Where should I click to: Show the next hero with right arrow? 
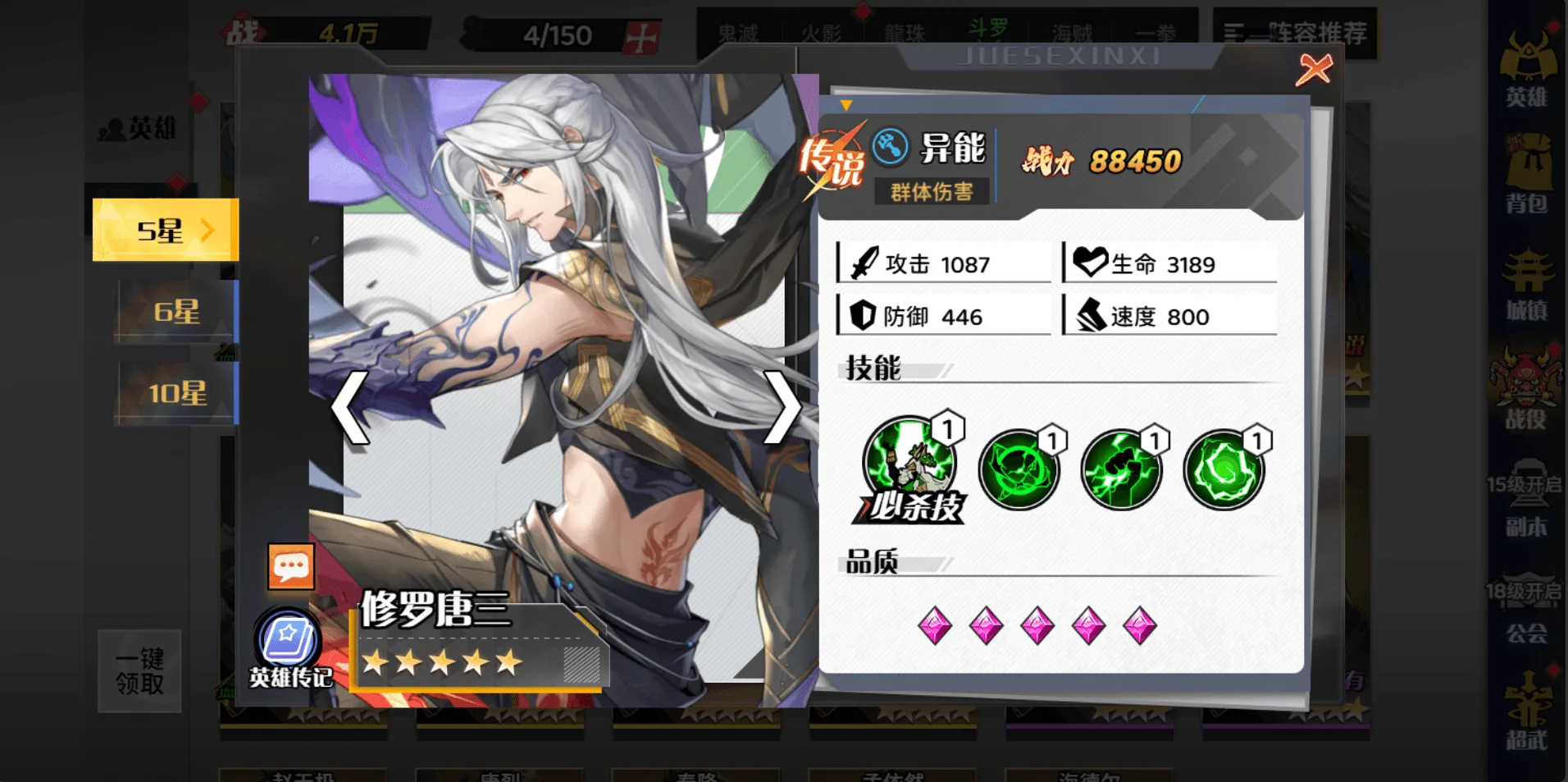point(782,408)
